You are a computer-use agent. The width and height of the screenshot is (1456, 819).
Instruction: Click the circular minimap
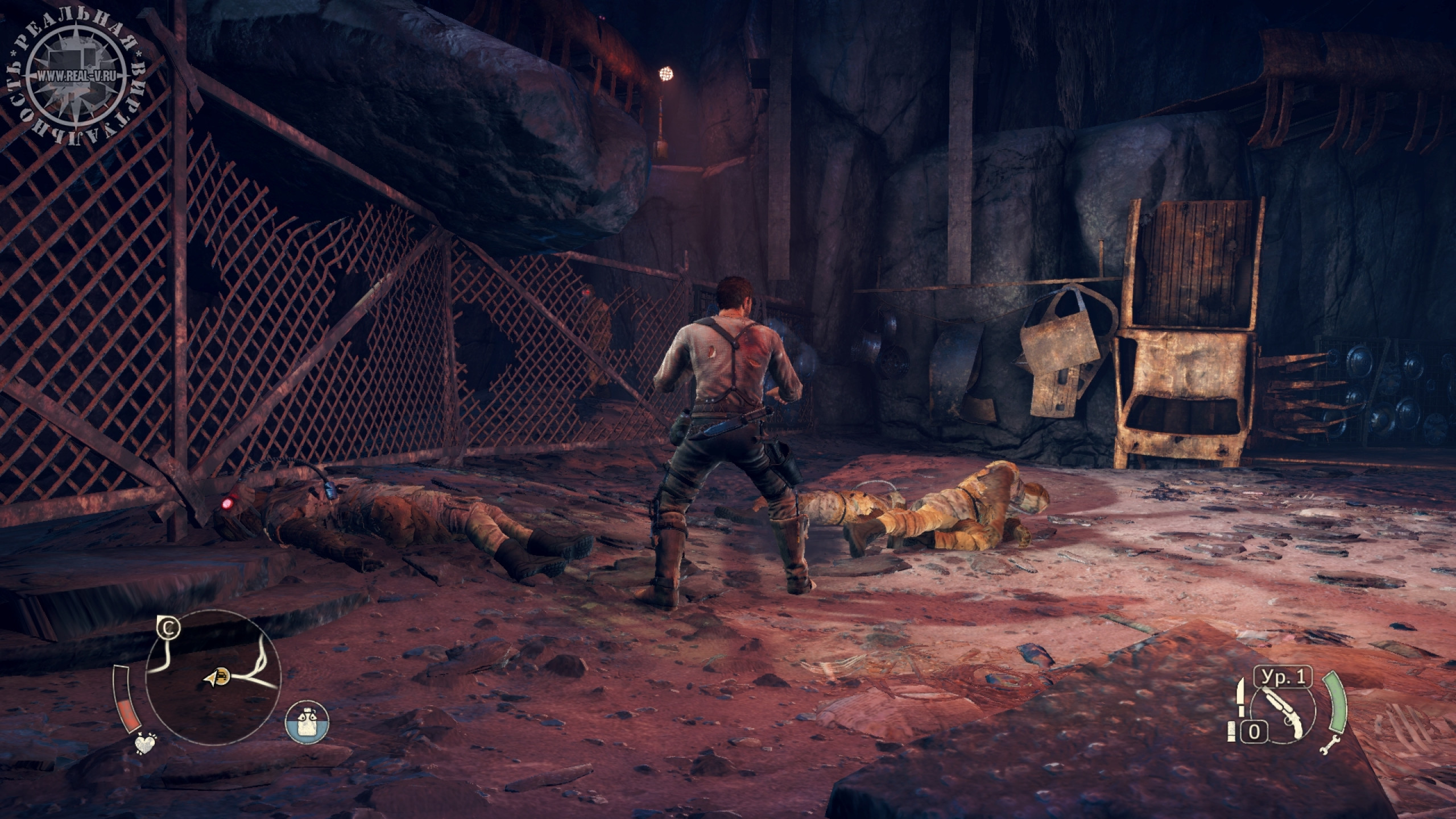(214, 681)
